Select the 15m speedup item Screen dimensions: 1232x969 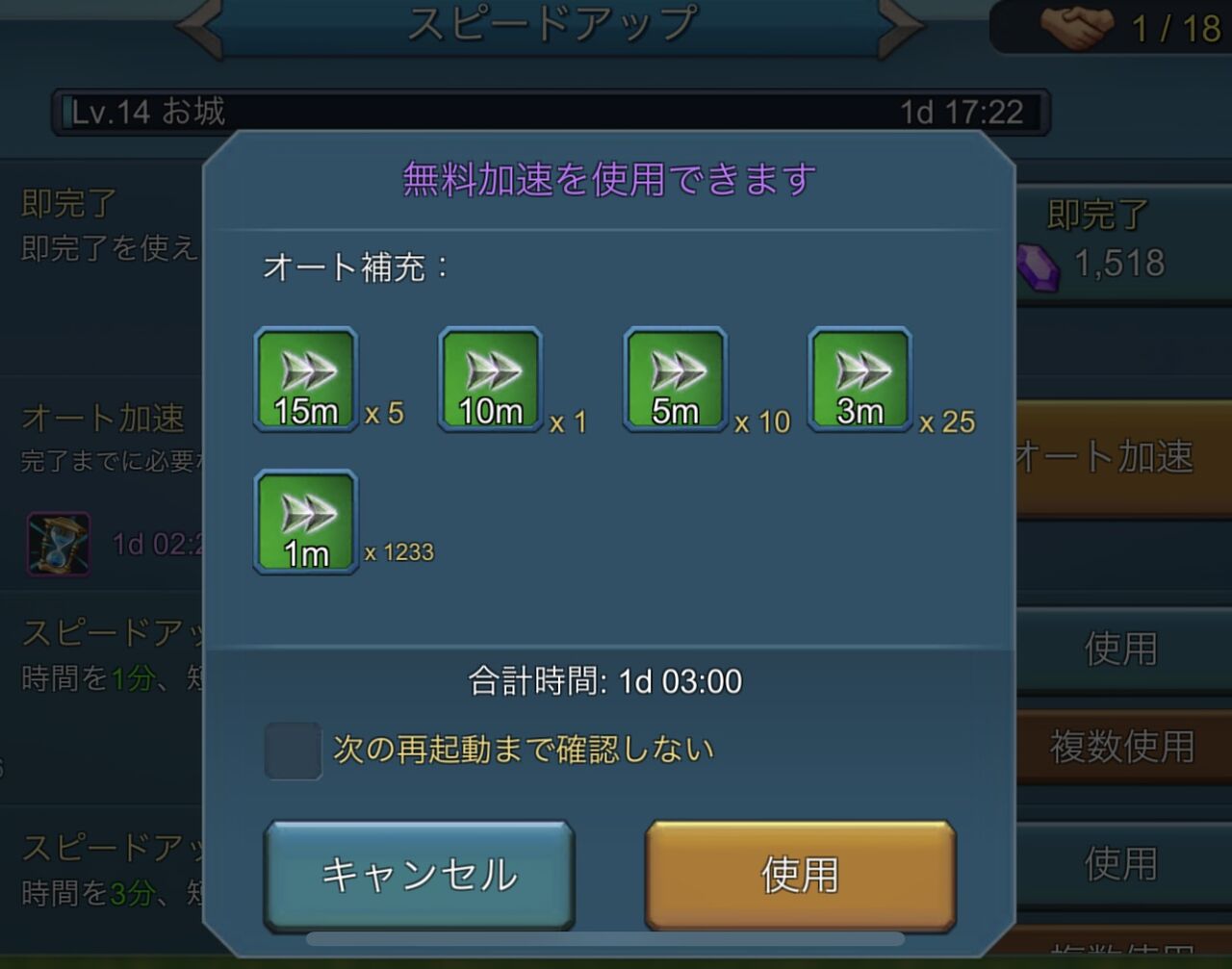point(304,378)
